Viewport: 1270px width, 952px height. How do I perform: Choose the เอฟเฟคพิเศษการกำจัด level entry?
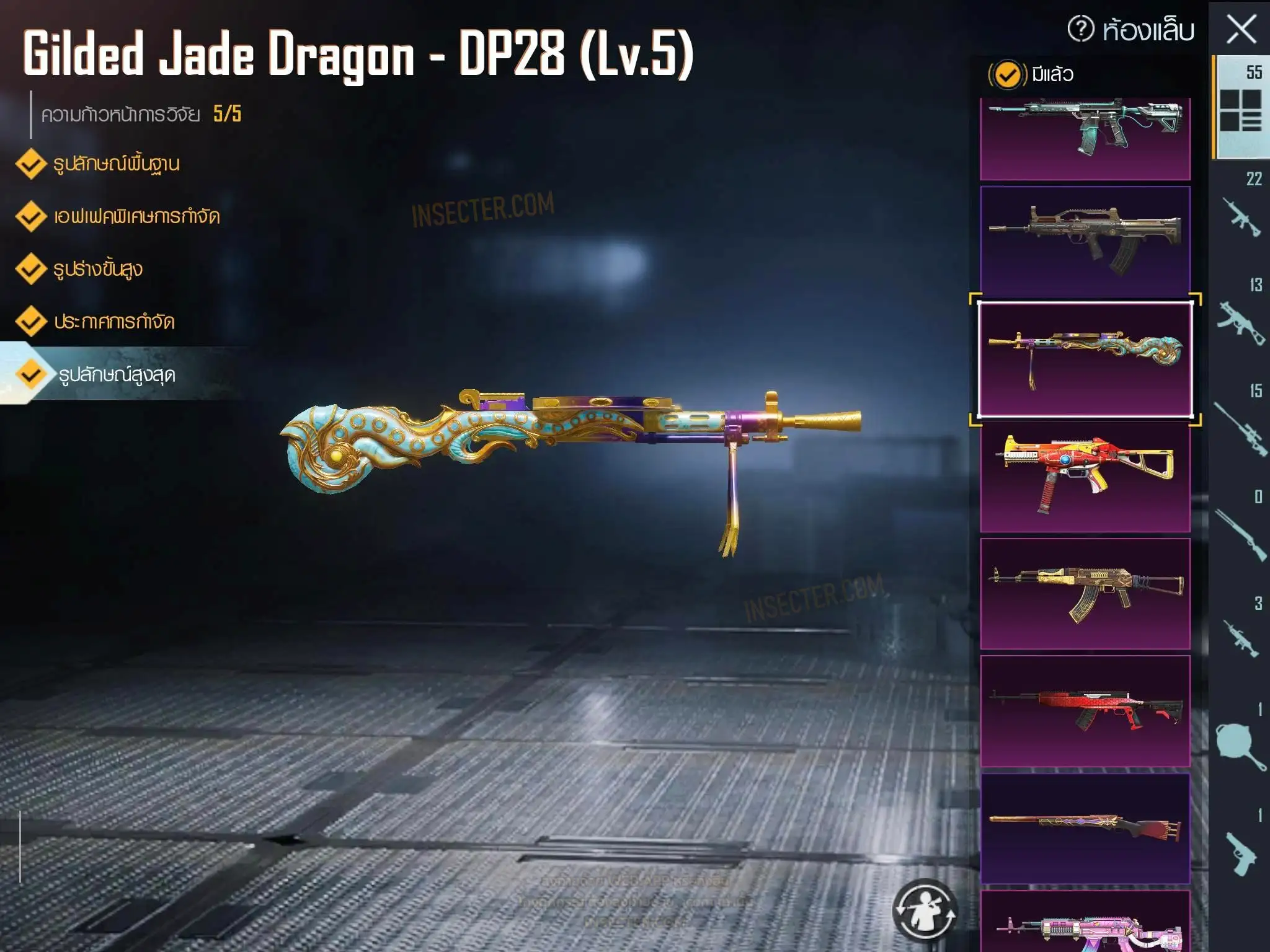136,217
